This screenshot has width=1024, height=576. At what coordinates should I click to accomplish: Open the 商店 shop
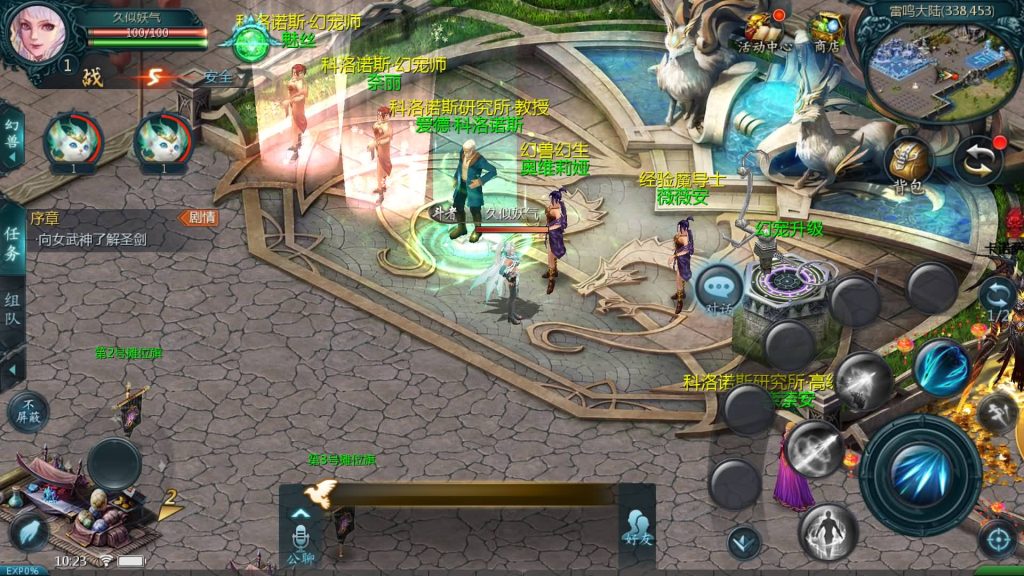[826, 31]
